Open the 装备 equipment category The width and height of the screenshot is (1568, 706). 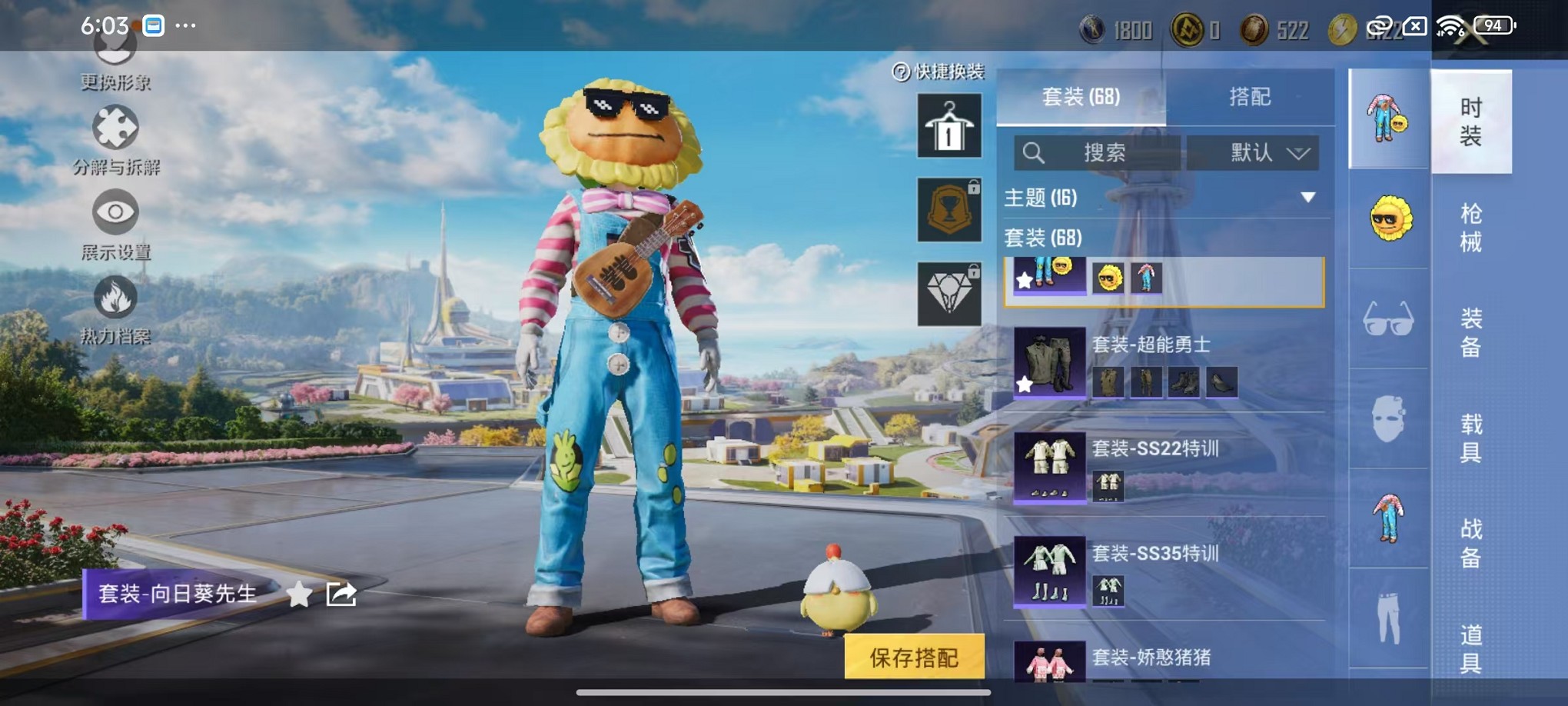tap(1470, 332)
